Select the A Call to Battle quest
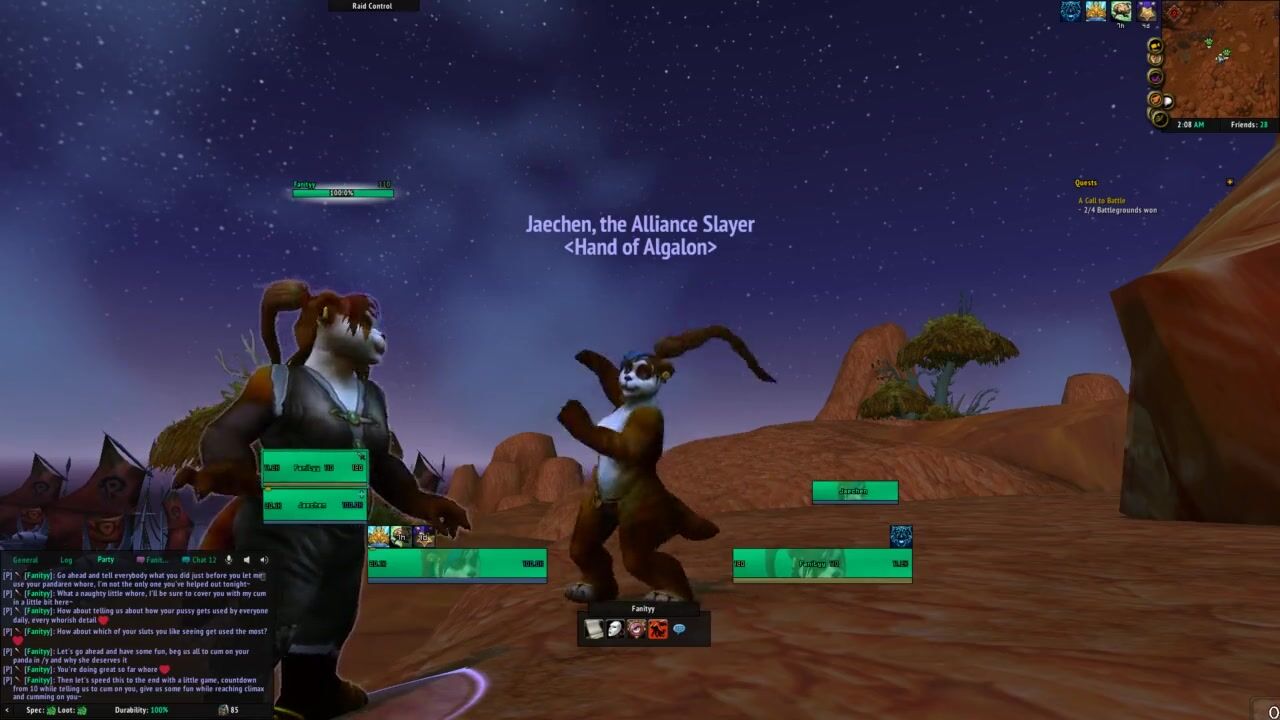 [1101, 201]
